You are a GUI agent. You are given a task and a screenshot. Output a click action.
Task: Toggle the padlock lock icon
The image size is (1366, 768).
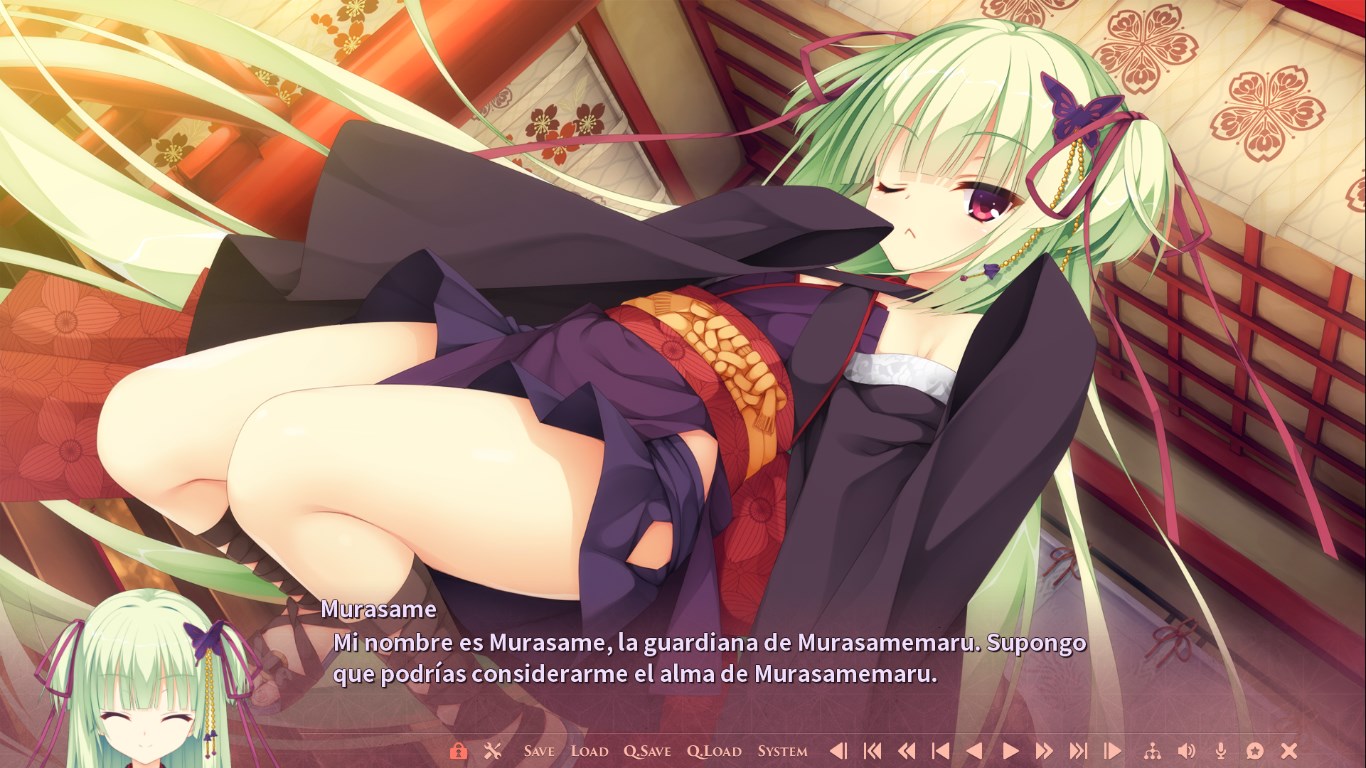coord(458,751)
